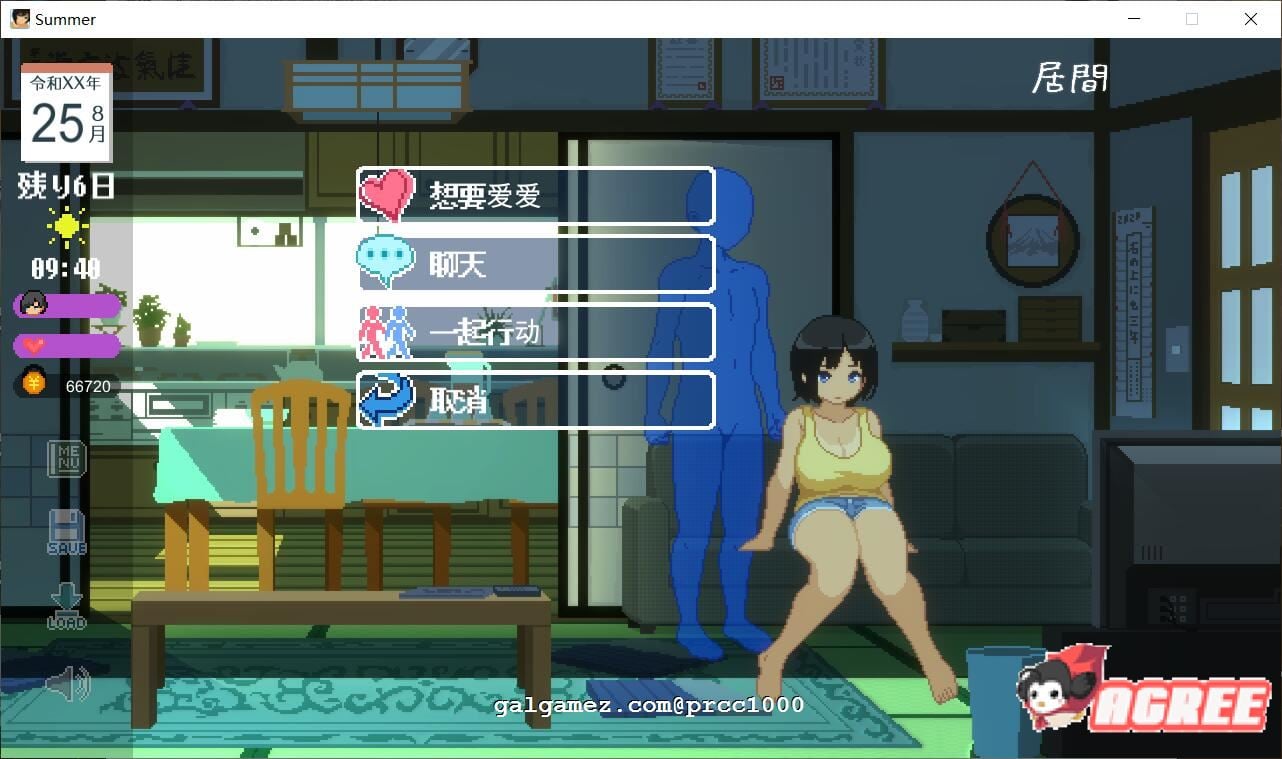Click the LOAD arrow icon
1282x759 pixels.
66,602
